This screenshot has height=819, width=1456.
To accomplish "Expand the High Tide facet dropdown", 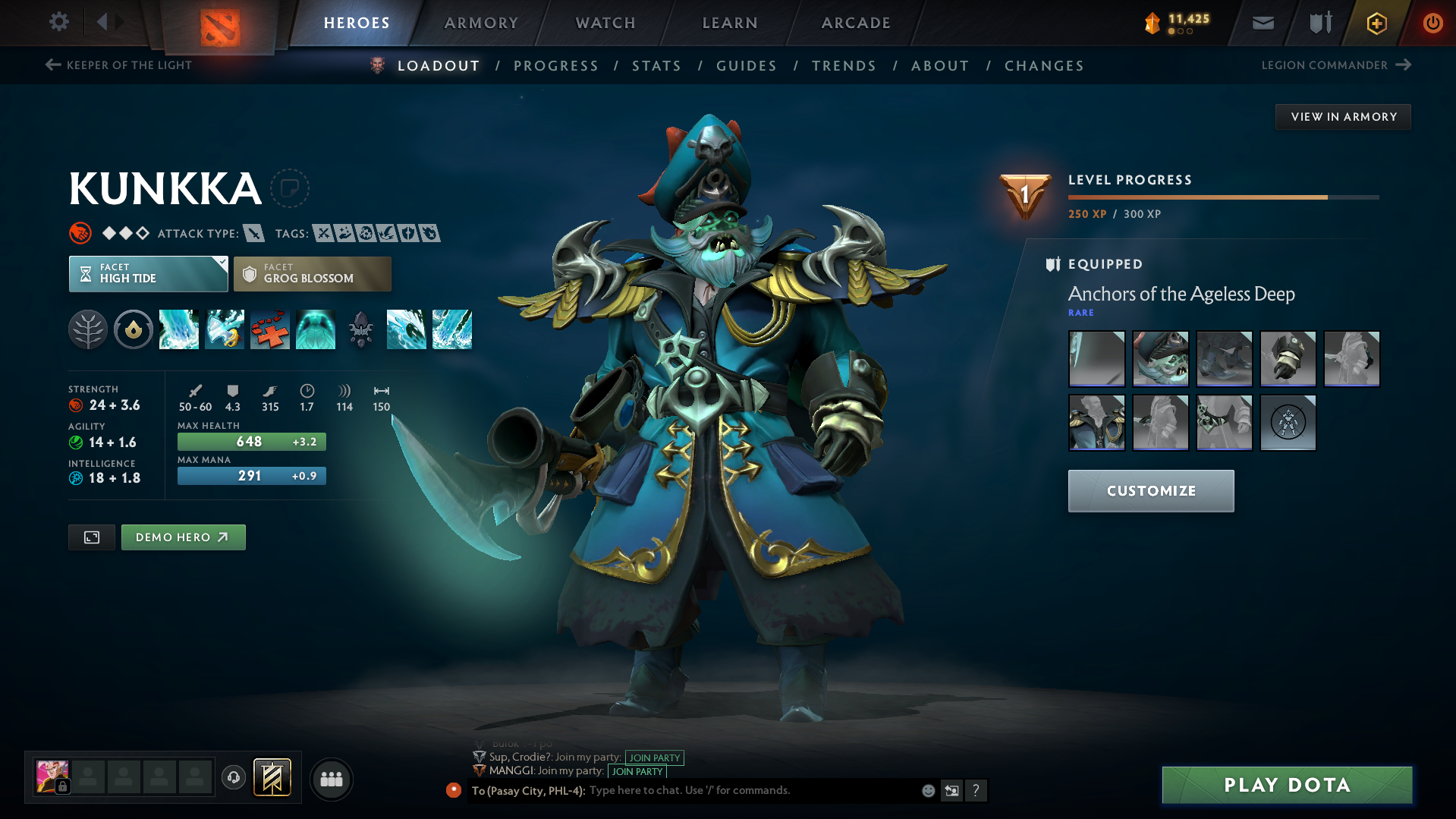I will pos(221,264).
